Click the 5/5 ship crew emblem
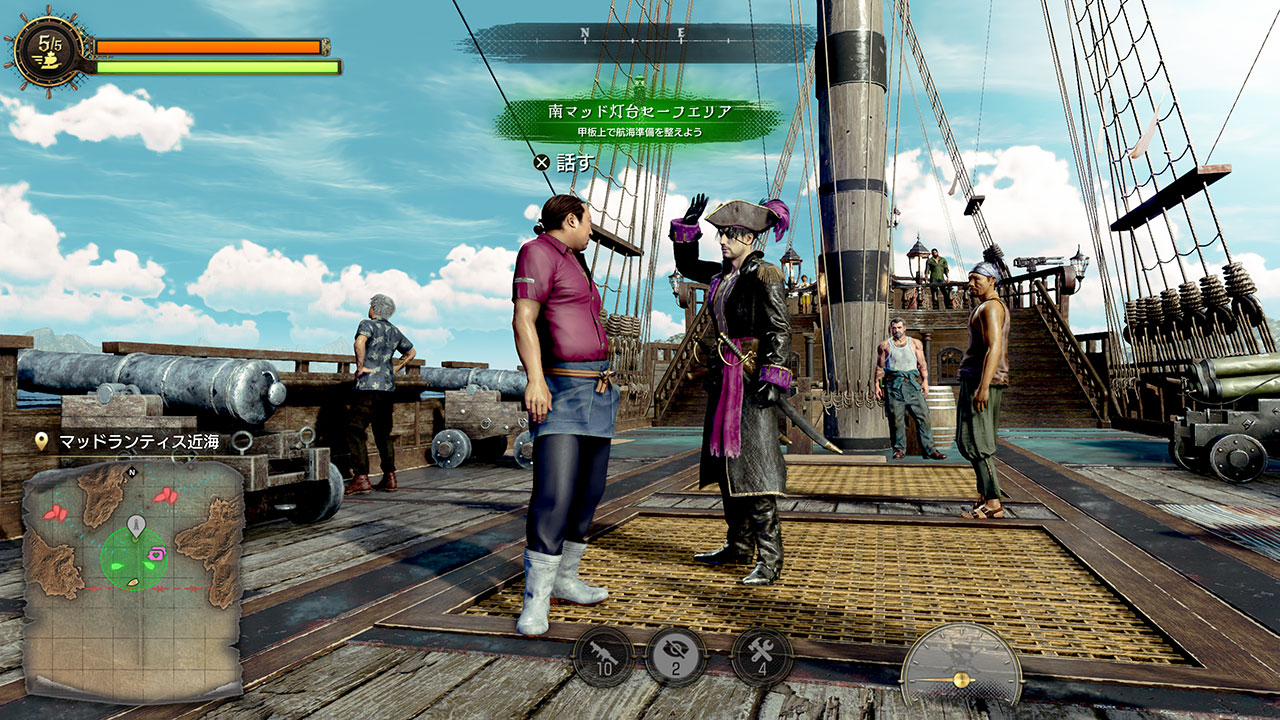Screen dimensions: 1280x720 [x=49, y=49]
